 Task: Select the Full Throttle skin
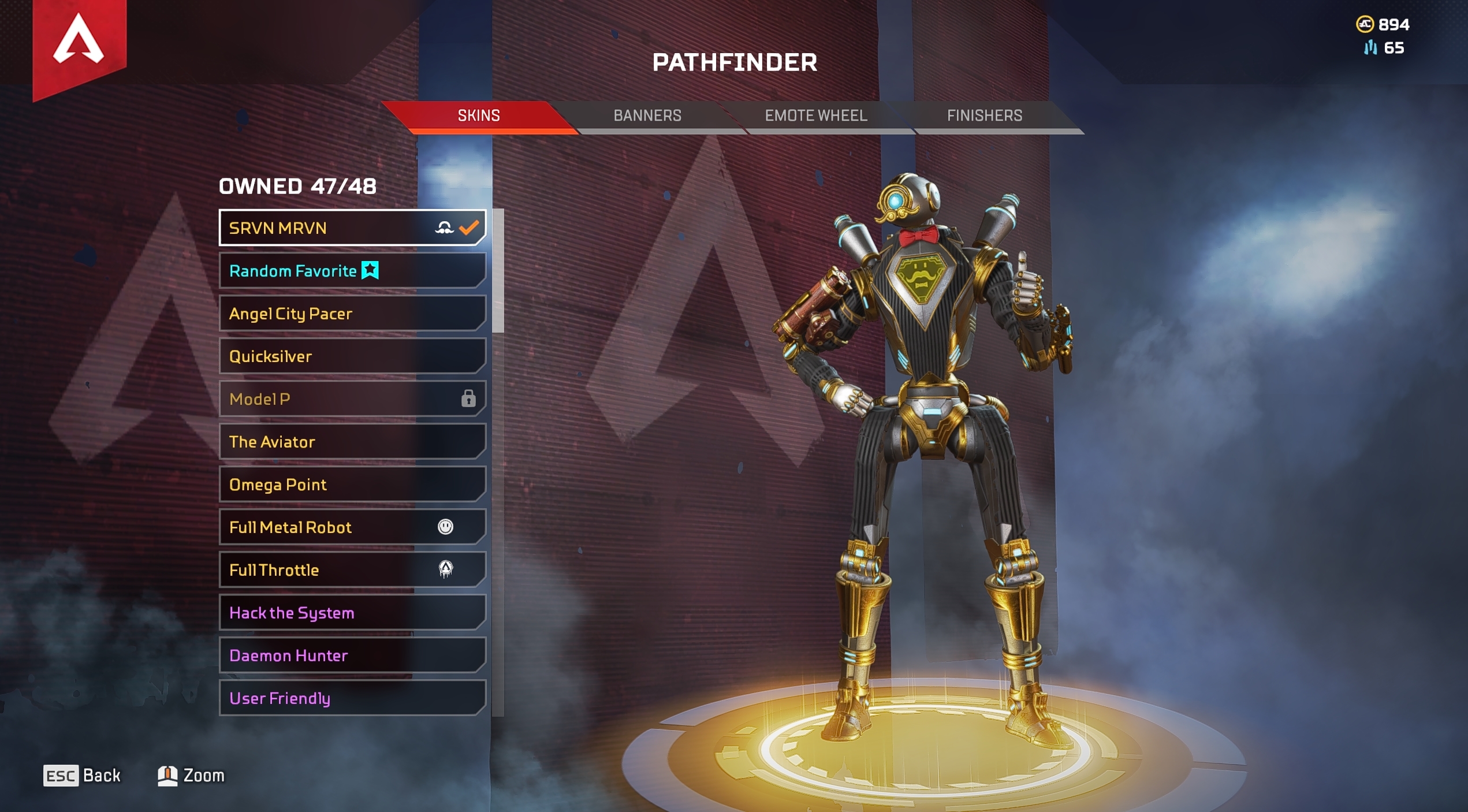(x=352, y=570)
